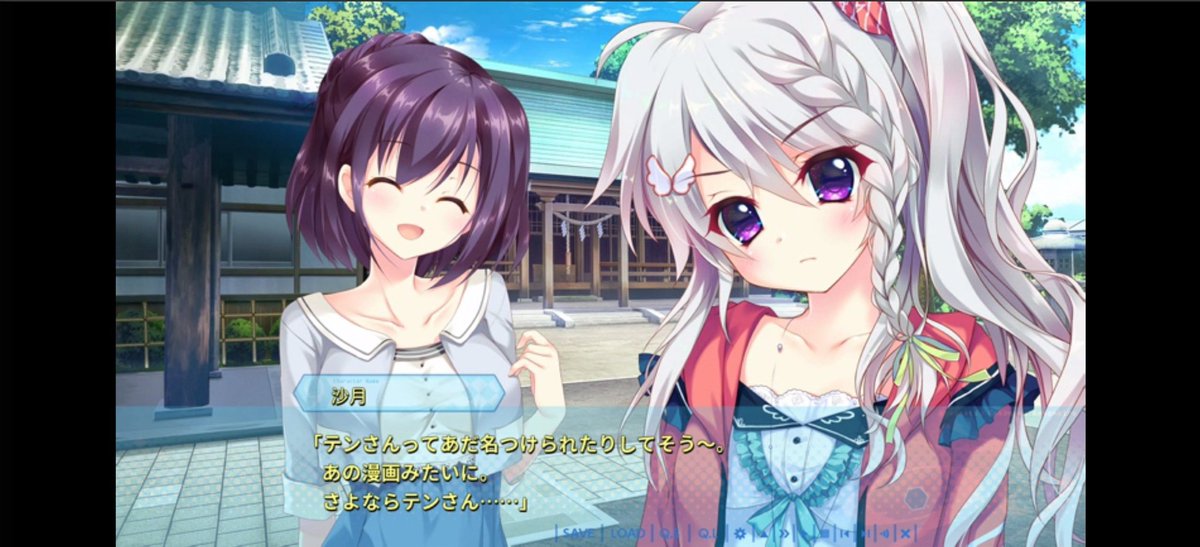Activate the double-arrow skip button
1200x547 pixels.
pyautogui.click(x=785, y=534)
